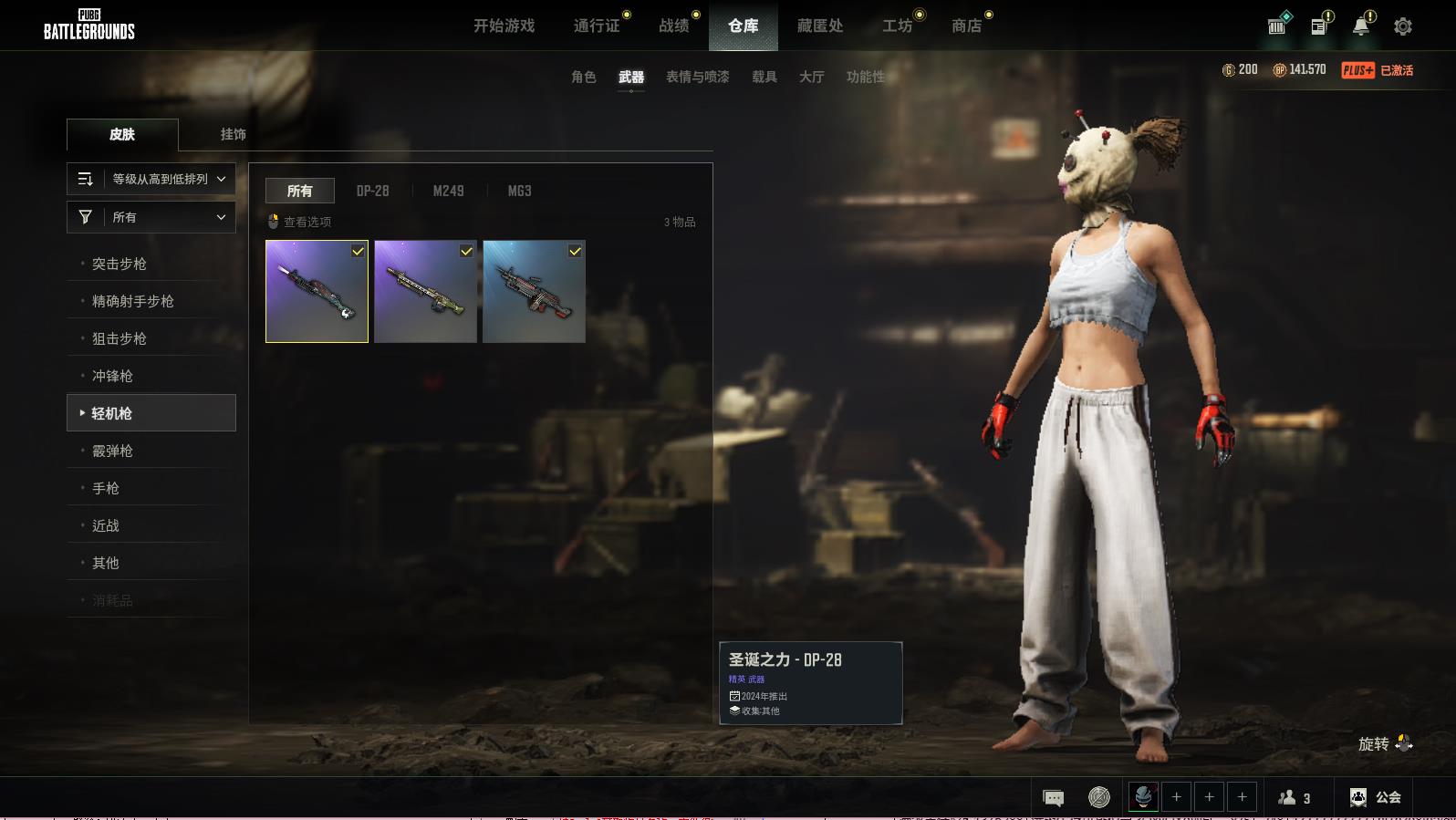
Task: Open the 工坊 workshop
Action: 897,26
